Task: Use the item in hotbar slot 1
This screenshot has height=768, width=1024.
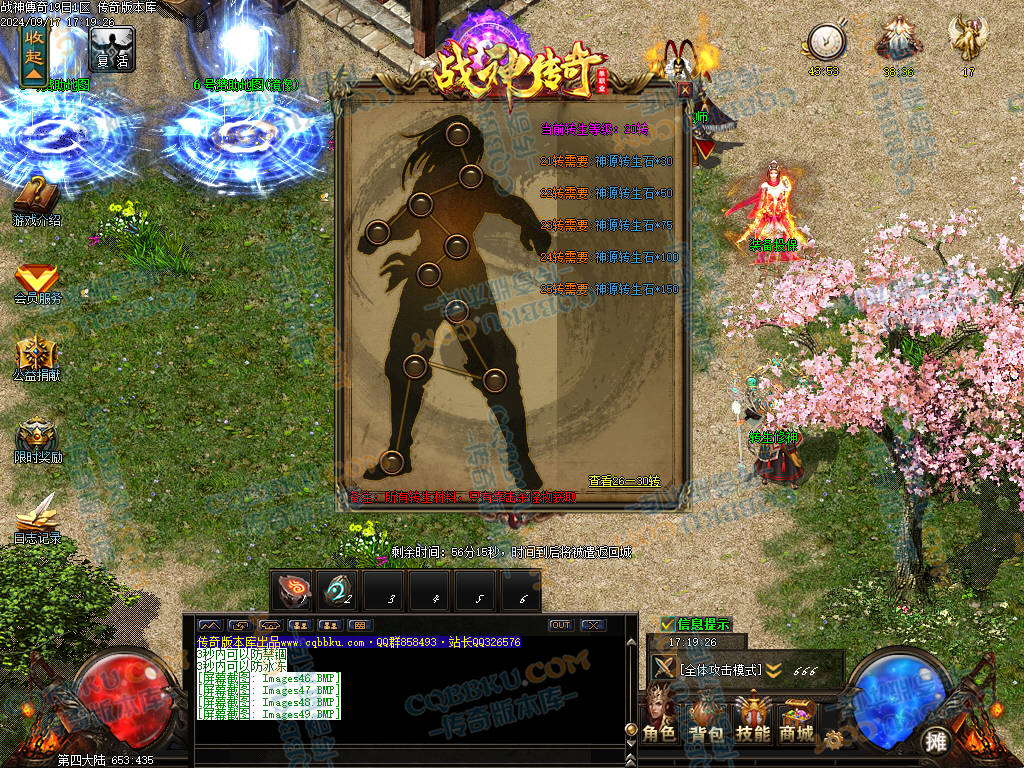Action: (x=294, y=591)
